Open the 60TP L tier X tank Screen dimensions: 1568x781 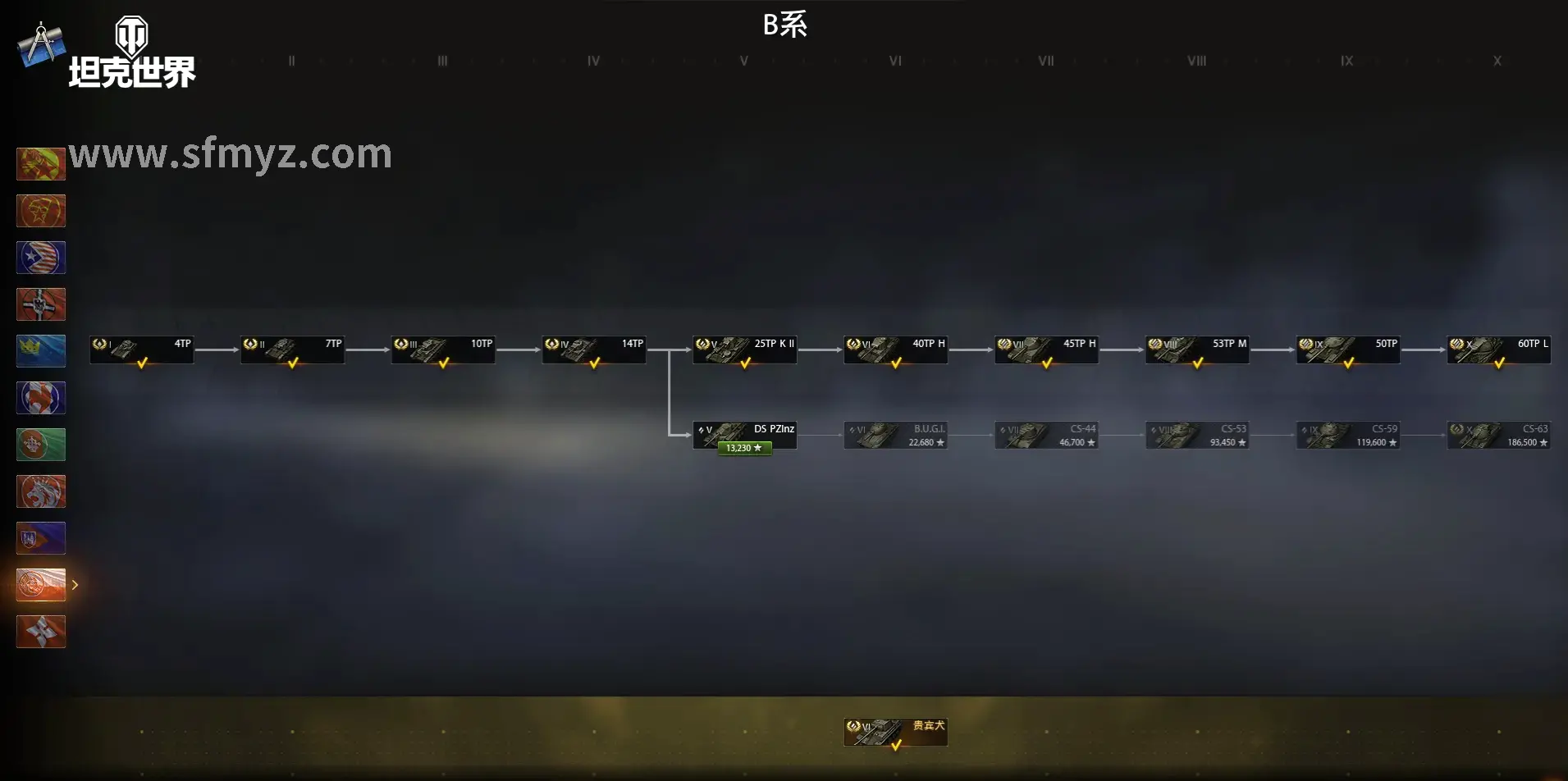click(1497, 350)
